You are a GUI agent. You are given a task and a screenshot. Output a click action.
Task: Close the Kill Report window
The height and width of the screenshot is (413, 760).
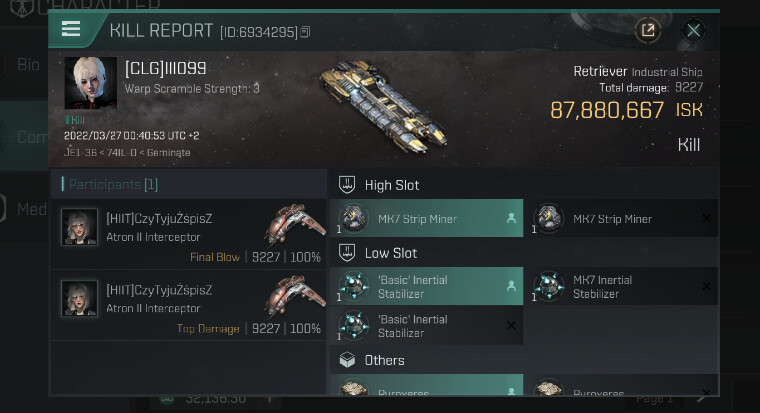point(693,30)
